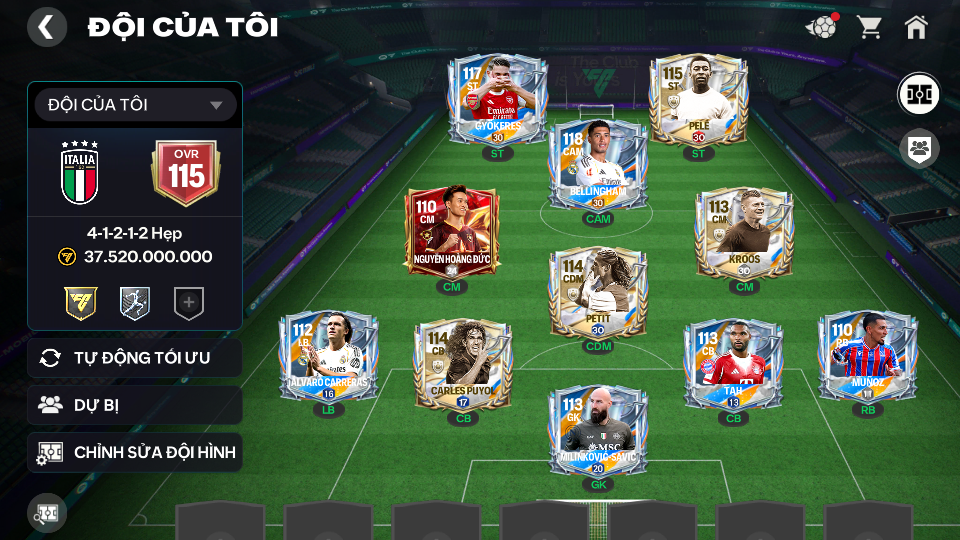
Task: Choose CHỈNH SỬA ĐỘI HÌNH
Action: (x=135, y=453)
